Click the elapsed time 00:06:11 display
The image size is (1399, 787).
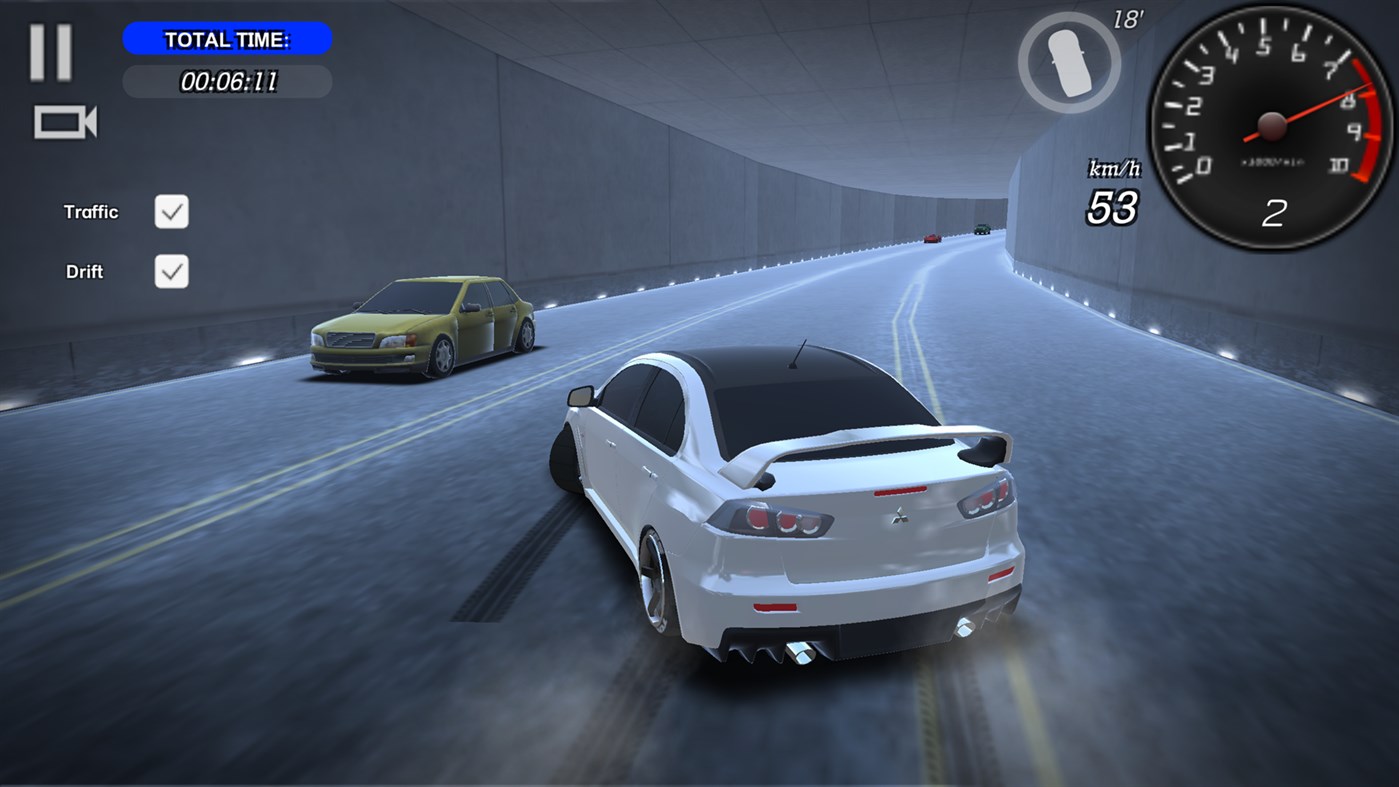tap(227, 82)
